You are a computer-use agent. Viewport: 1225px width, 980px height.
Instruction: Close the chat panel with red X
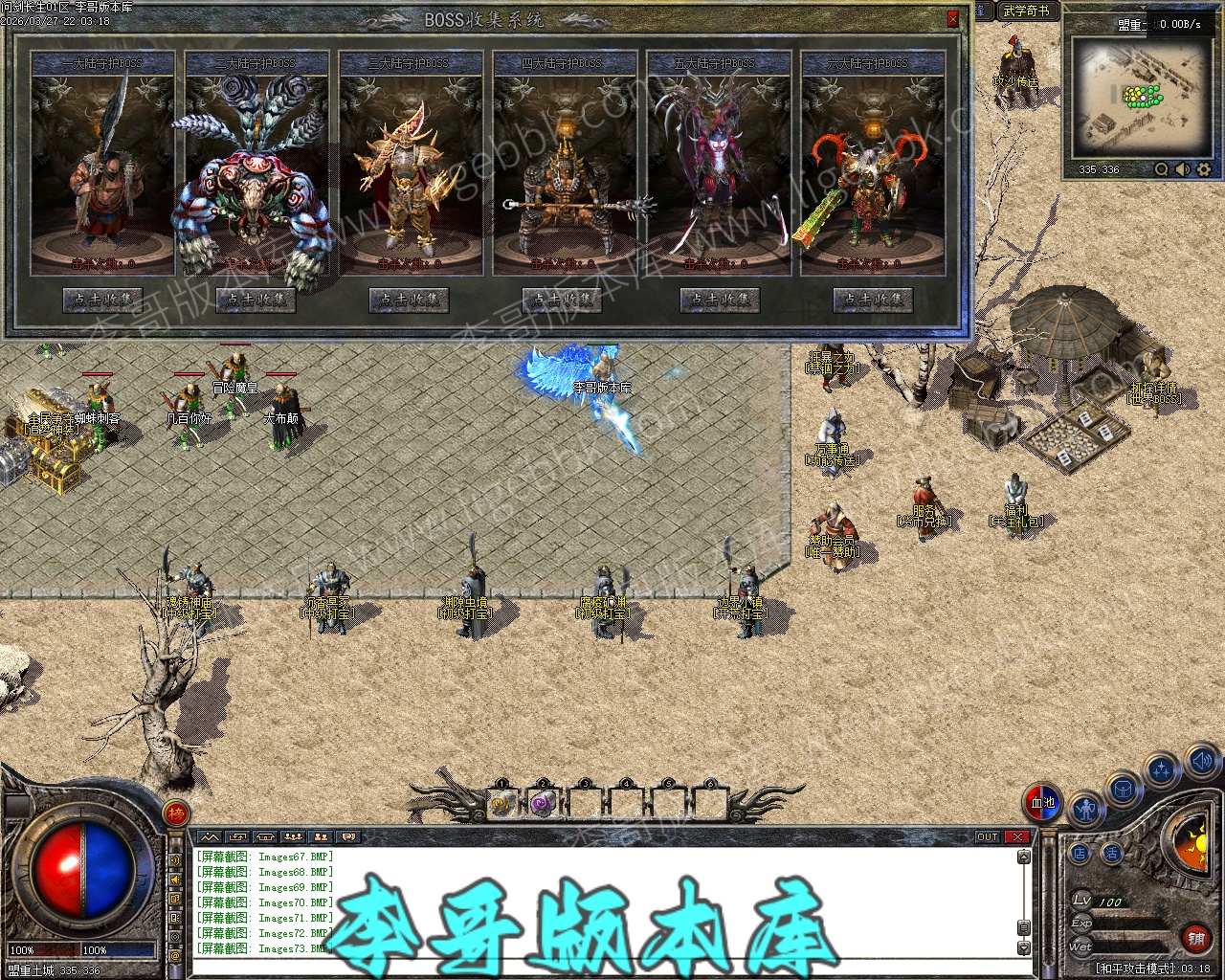coord(1016,837)
